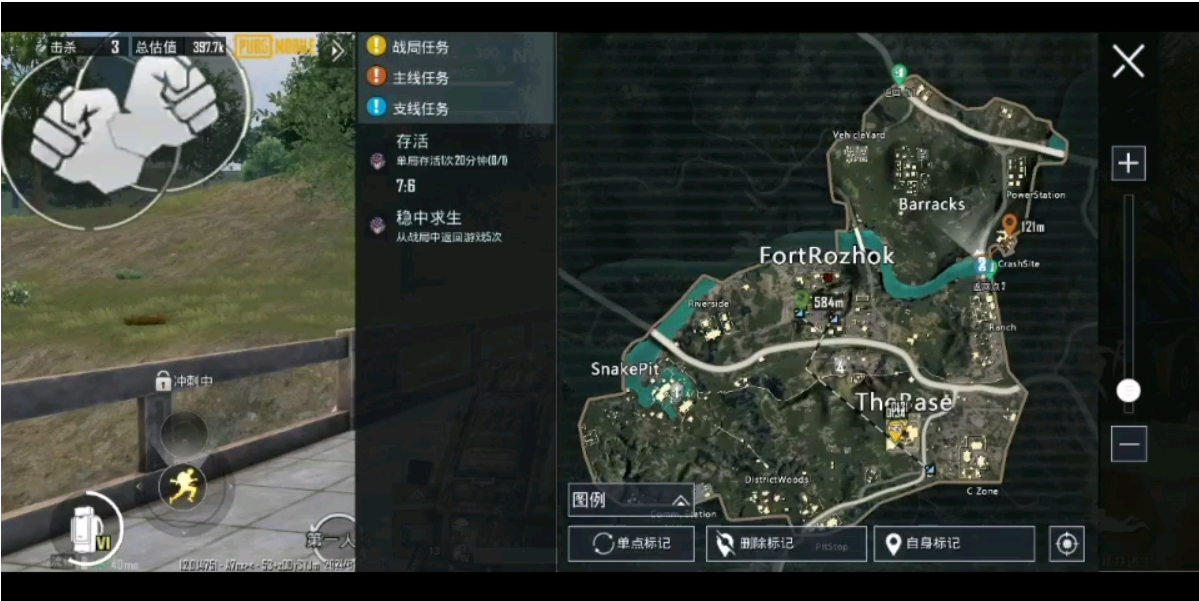Click the map zoom slider handle

tap(1128, 390)
